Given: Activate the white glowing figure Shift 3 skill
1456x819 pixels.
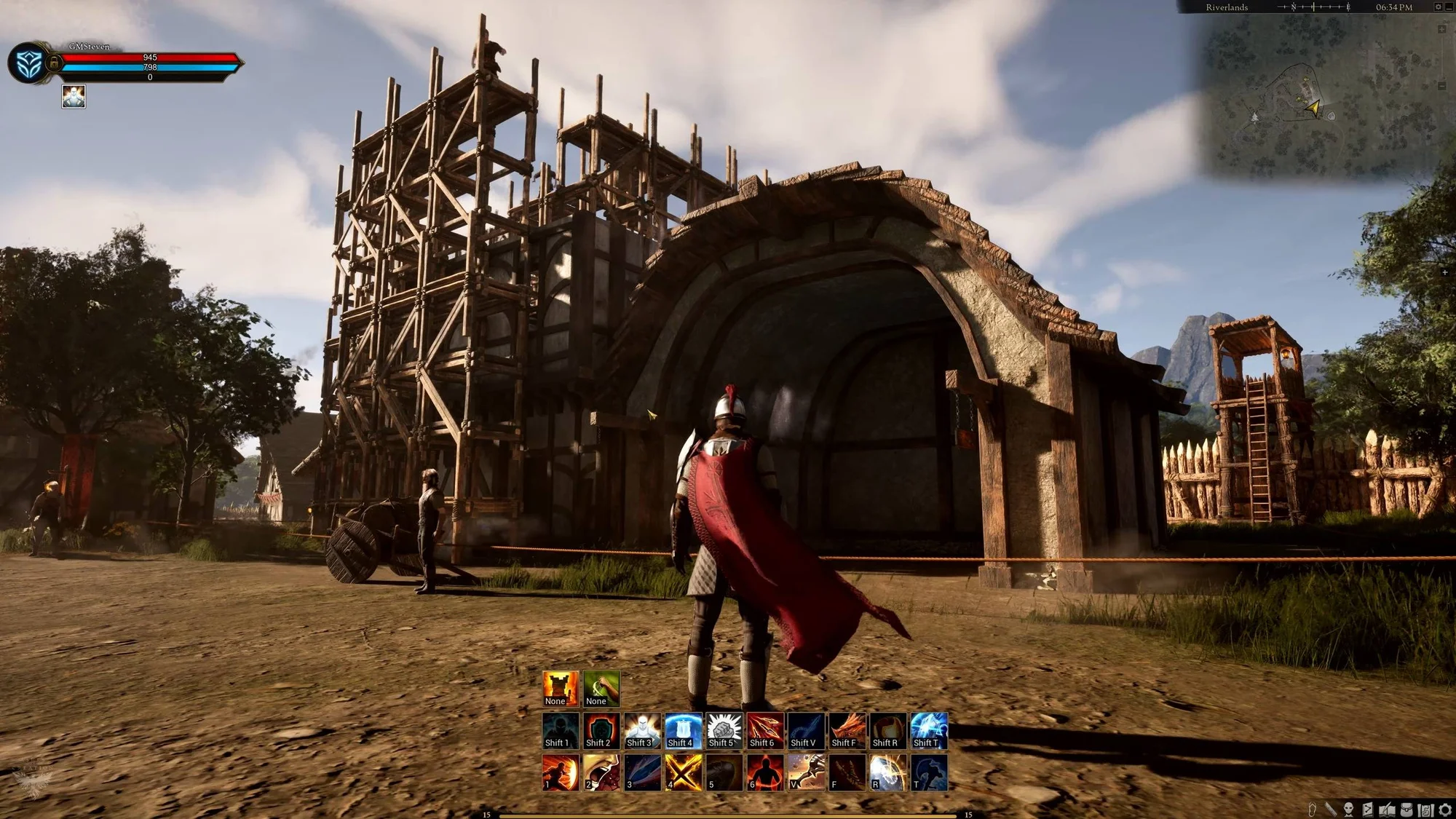Looking at the screenshot, I should pos(642,730).
